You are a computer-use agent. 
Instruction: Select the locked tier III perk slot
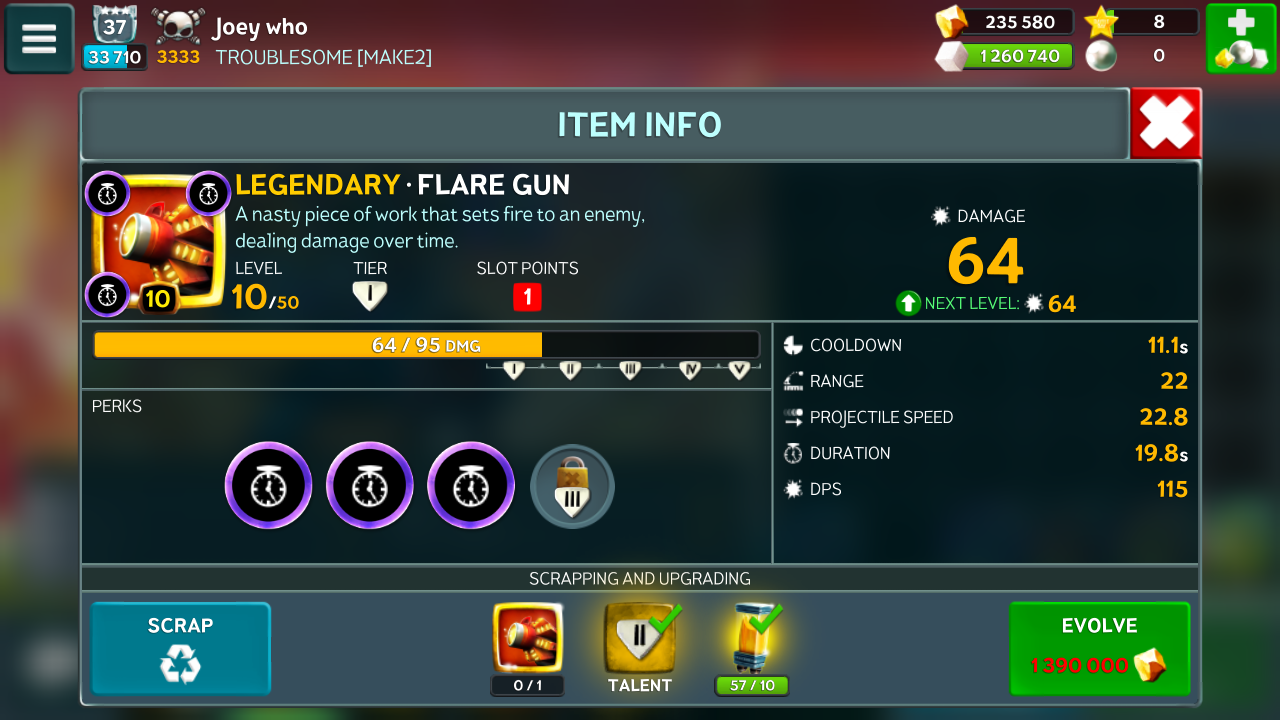(x=572, y=486)
